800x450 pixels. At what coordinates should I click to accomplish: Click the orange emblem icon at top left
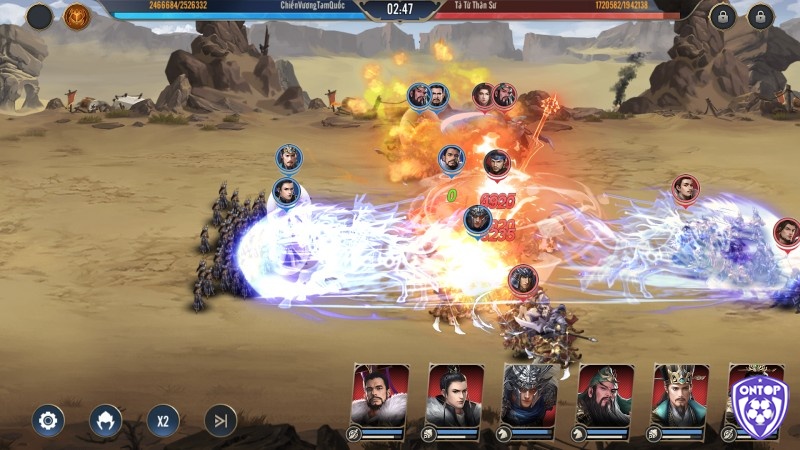point(77,16)
